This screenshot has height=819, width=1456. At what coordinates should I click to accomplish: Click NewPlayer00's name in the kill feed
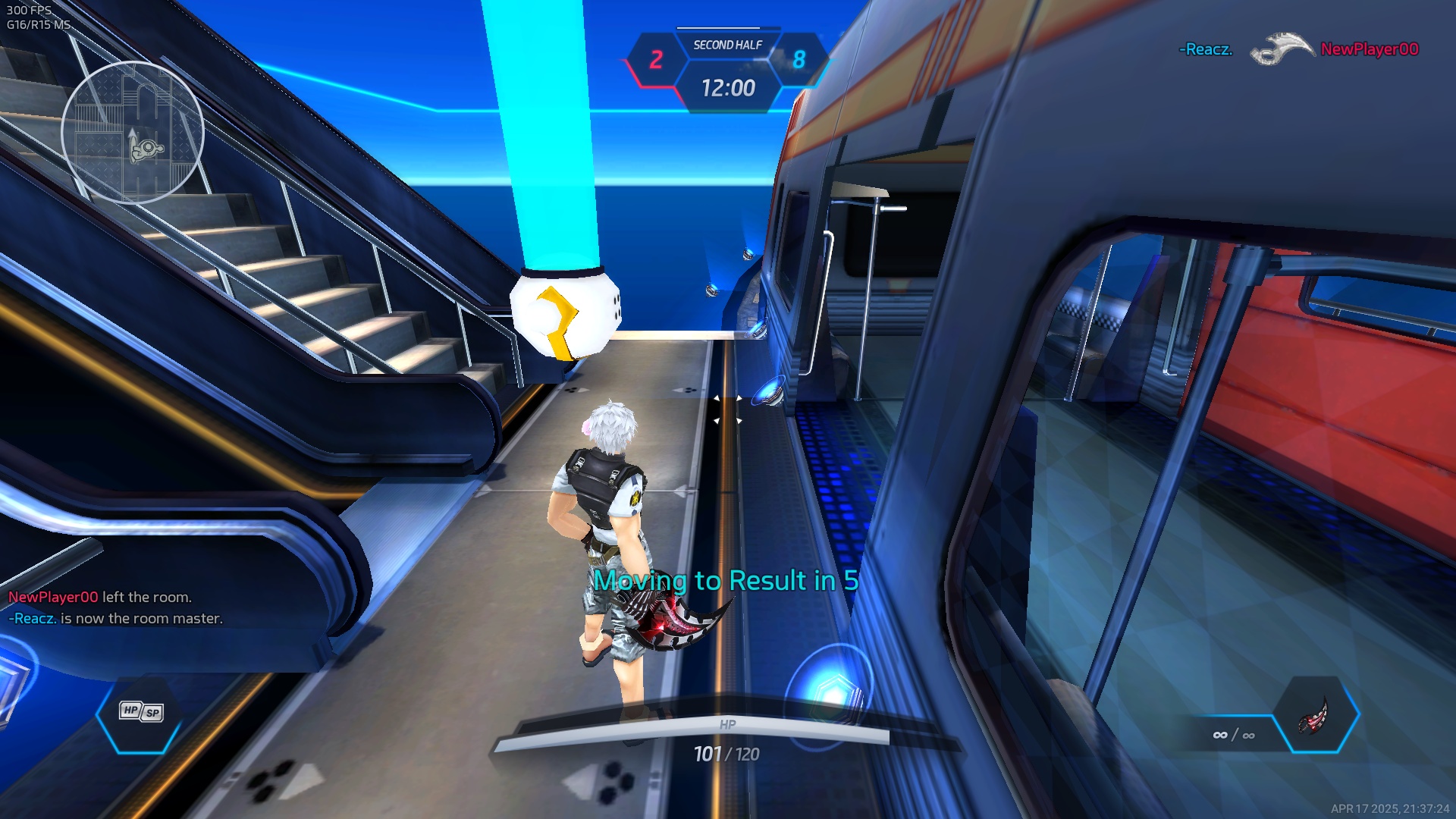(x=1369, y=49)
